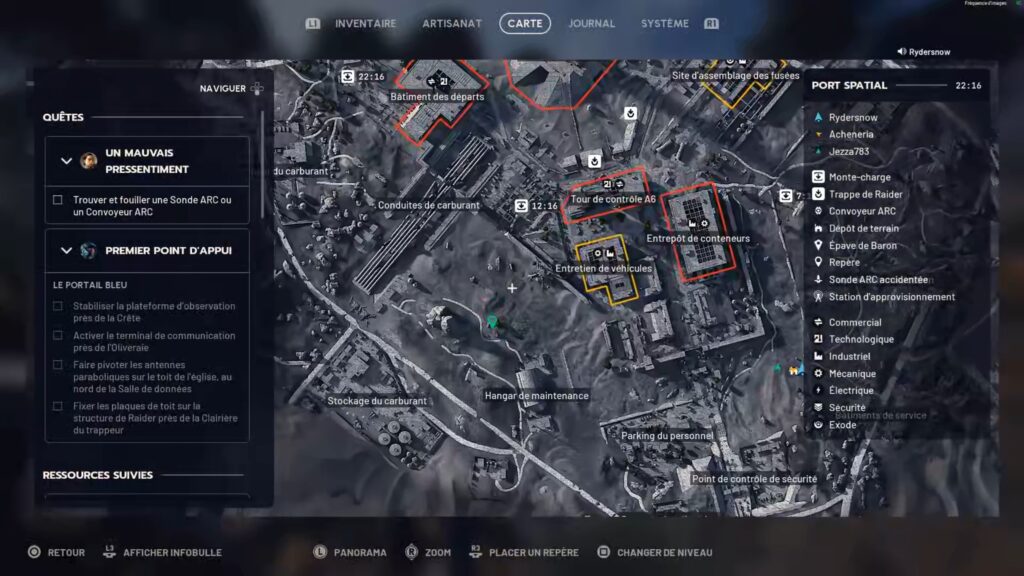Choose the Monte-charge legend entry
The height and width of the screenshot is (576, 1024).
pyautogui.click(x=859, y=177)
